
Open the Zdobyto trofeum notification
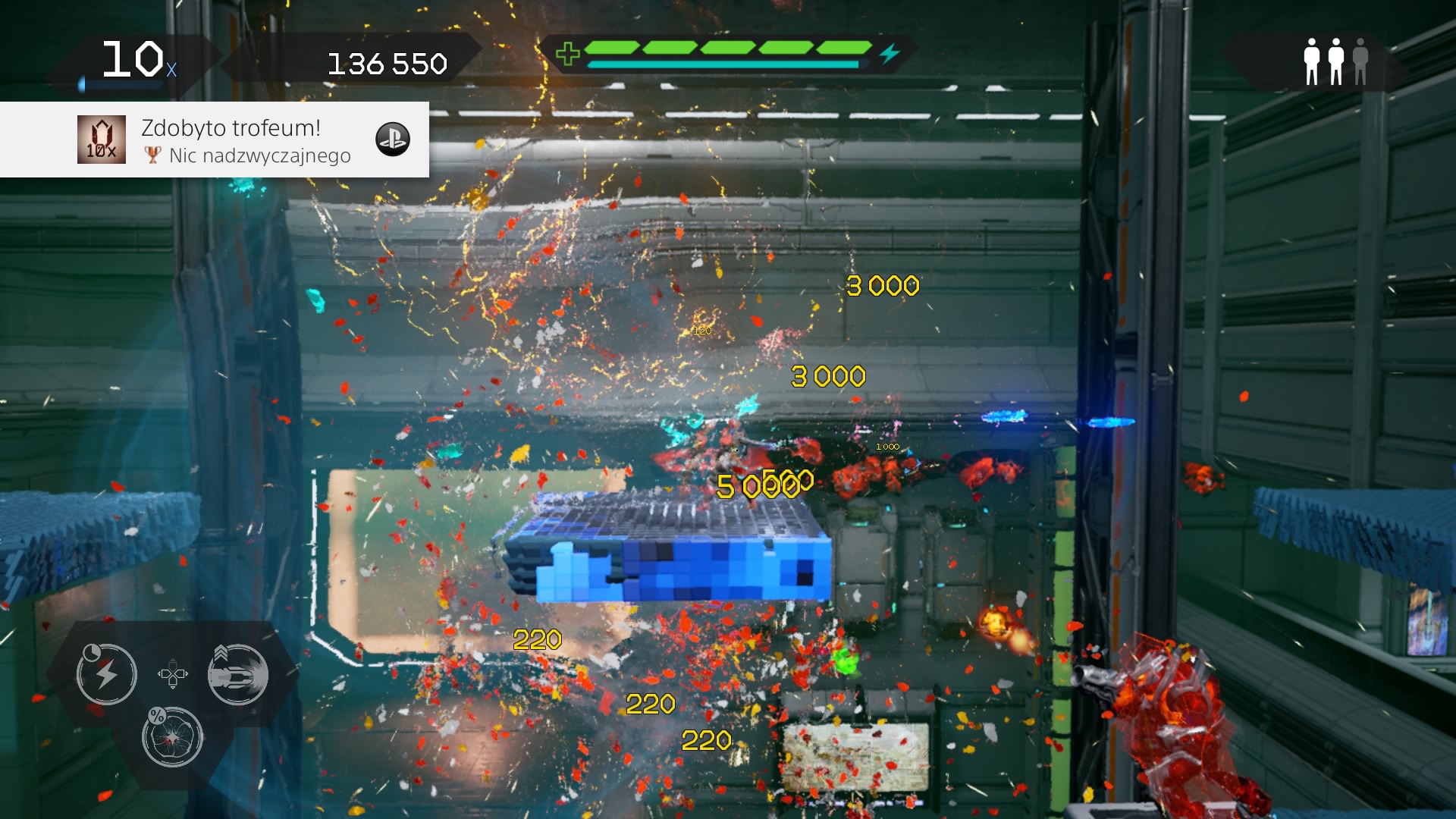pos(230,127)
